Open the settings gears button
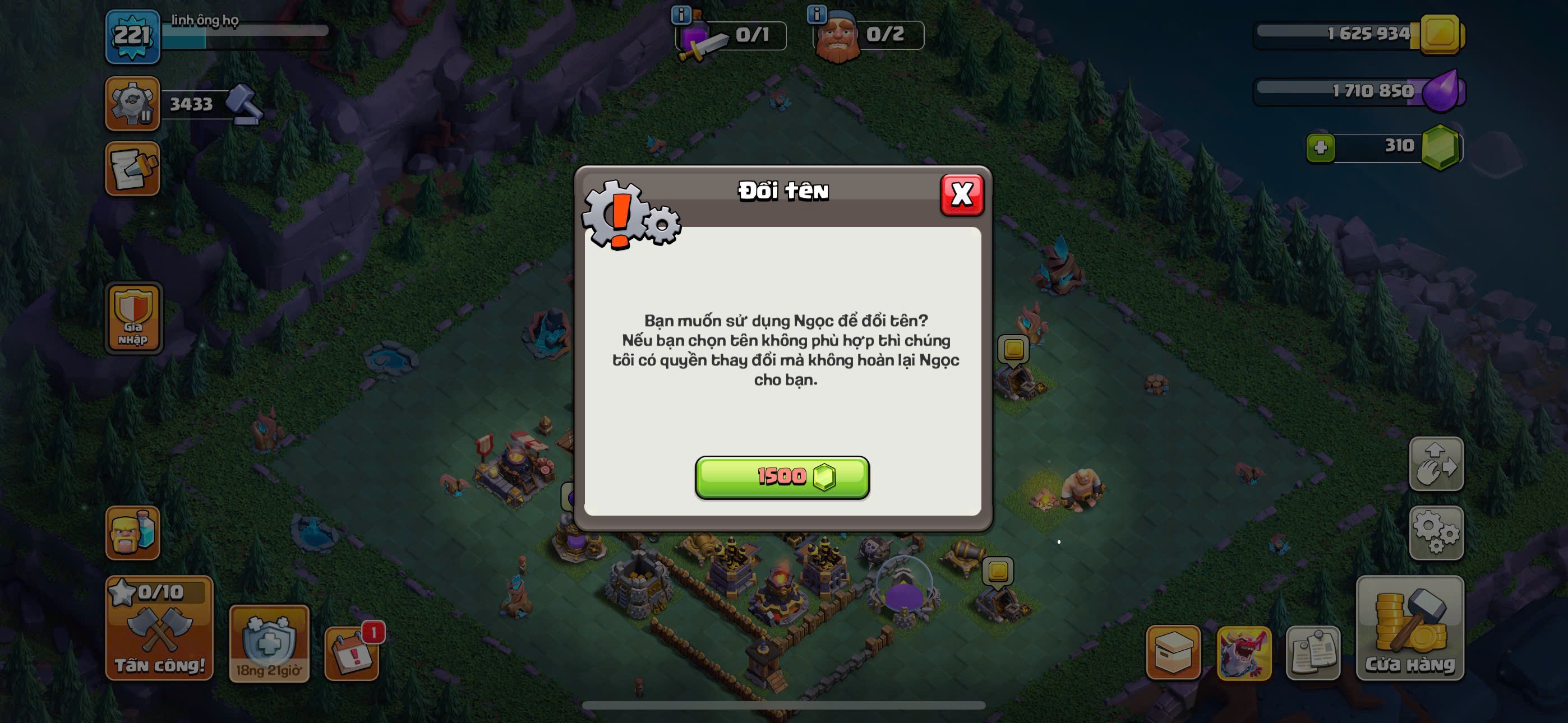Image resolution: width=1568 pixels, height=723 pixels. coord(1436,532)
